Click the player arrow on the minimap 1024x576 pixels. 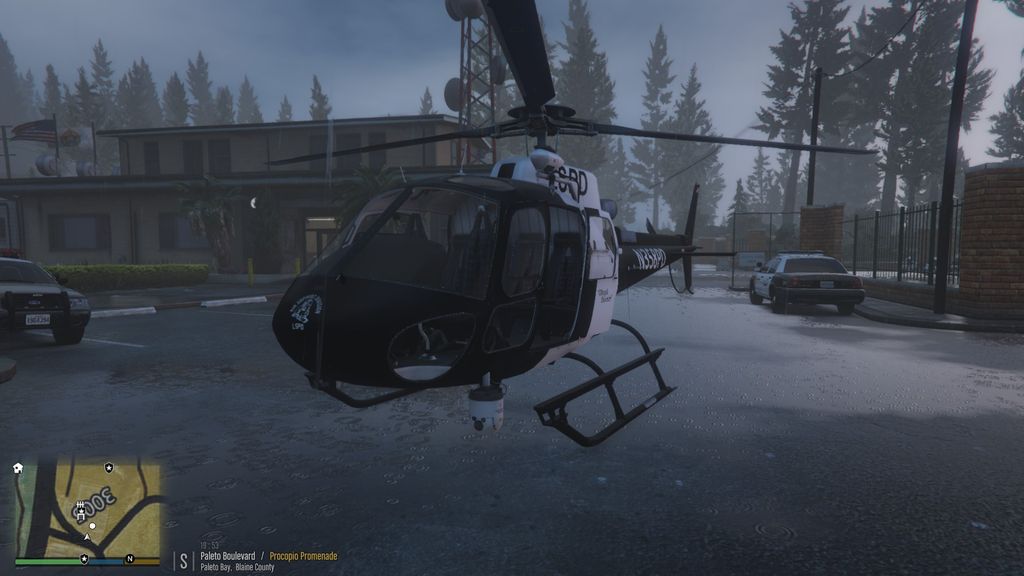87,537
